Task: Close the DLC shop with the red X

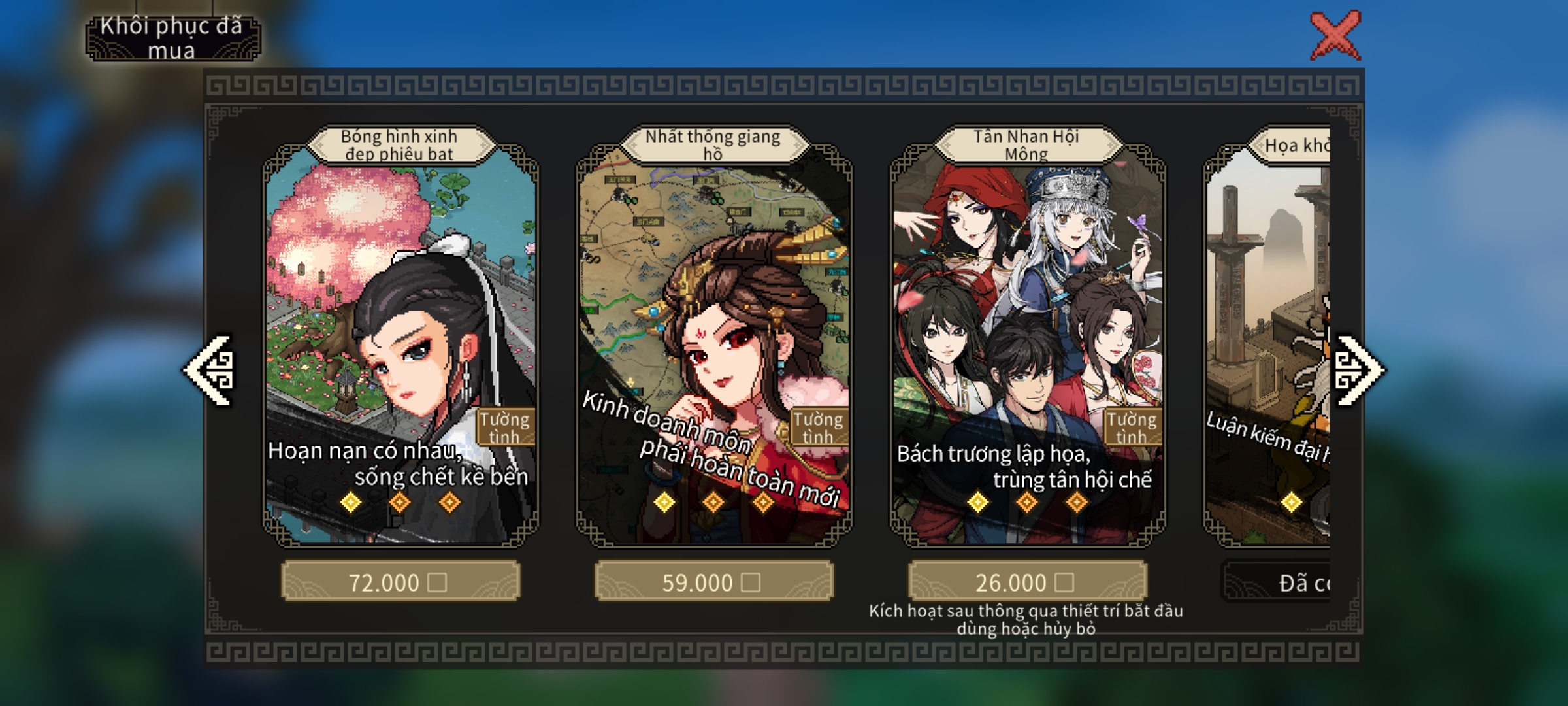Action: [1335, 36]
